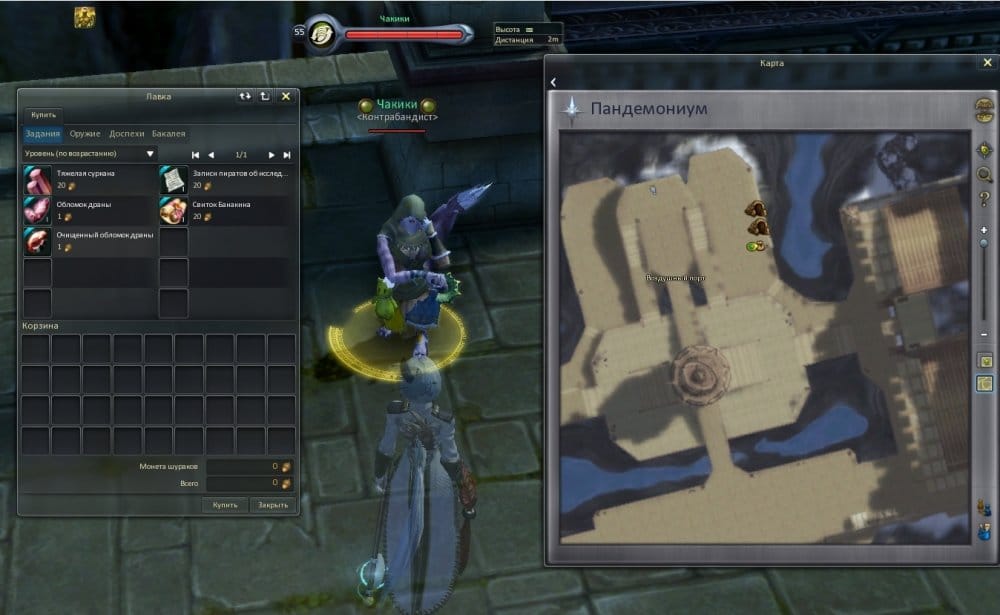Click the map zoom-in plus button
Screen dimensions: 1000x615
coord(984,230)
